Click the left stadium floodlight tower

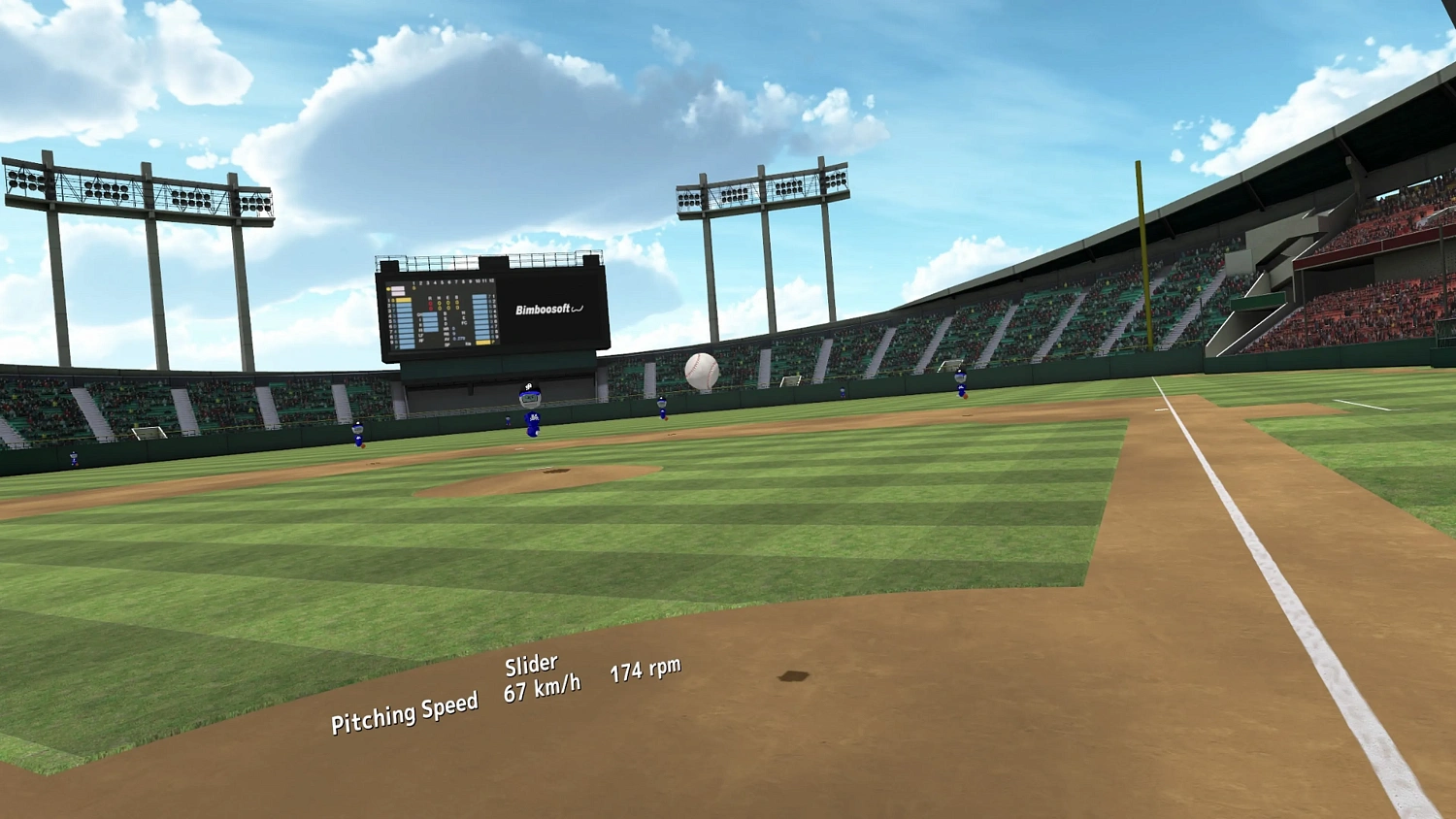[x=136, y=192]
